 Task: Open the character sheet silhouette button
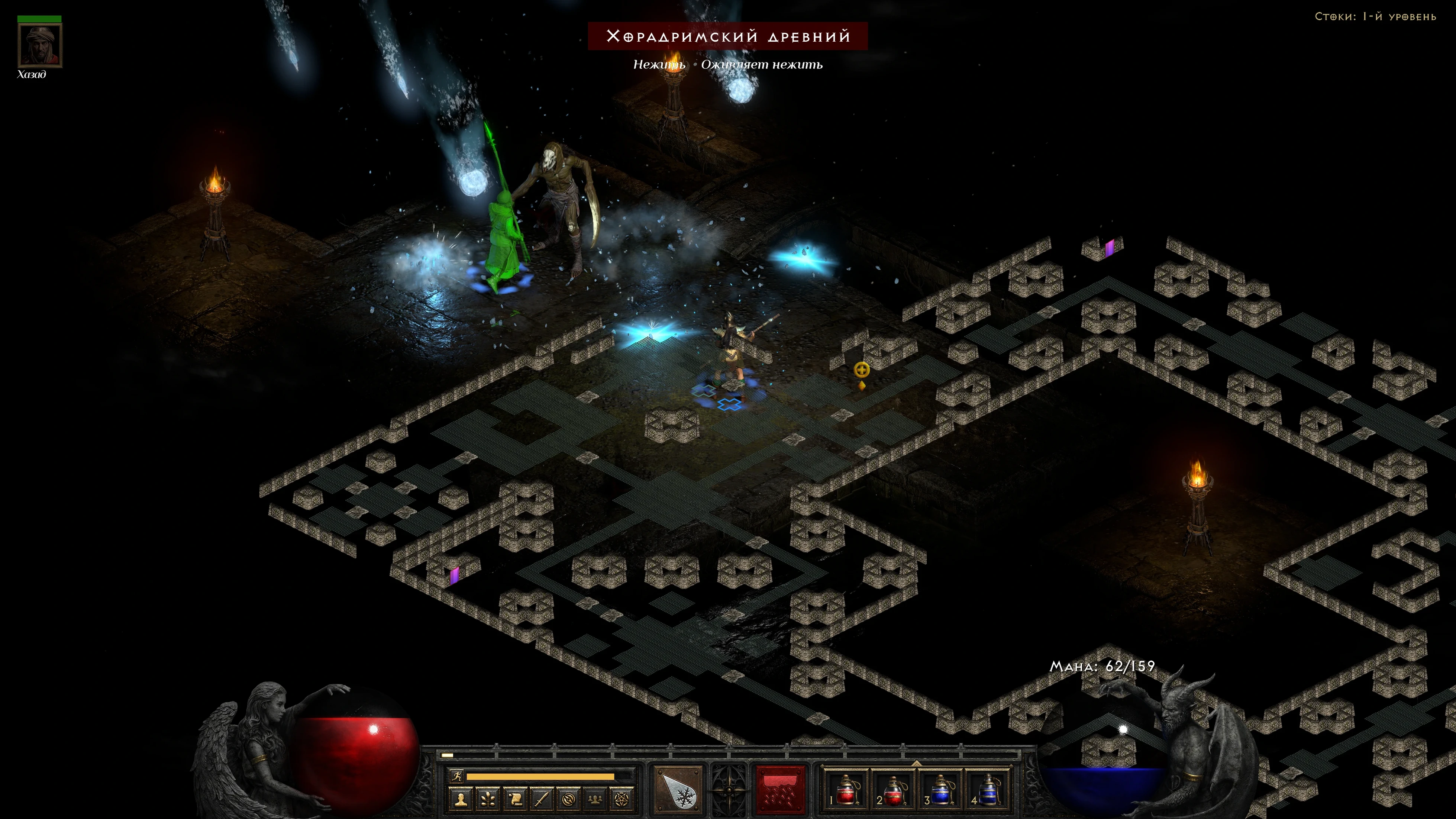[x=461, y=799]
